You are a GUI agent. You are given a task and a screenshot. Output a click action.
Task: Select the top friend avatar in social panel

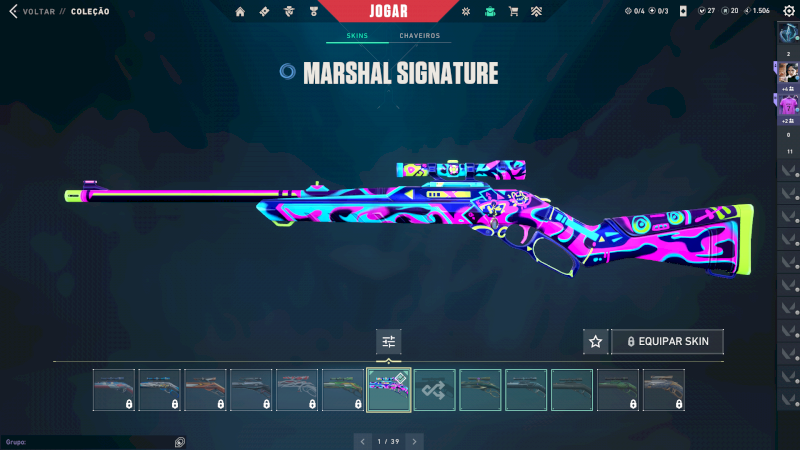coord(788,72)
